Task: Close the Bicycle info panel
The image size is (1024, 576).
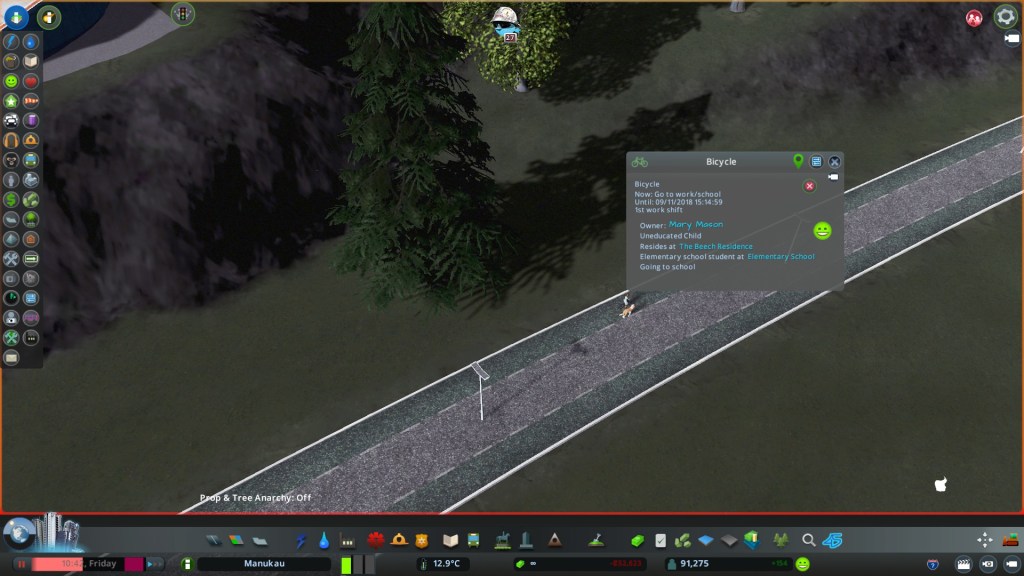Action: pos(835,162)
